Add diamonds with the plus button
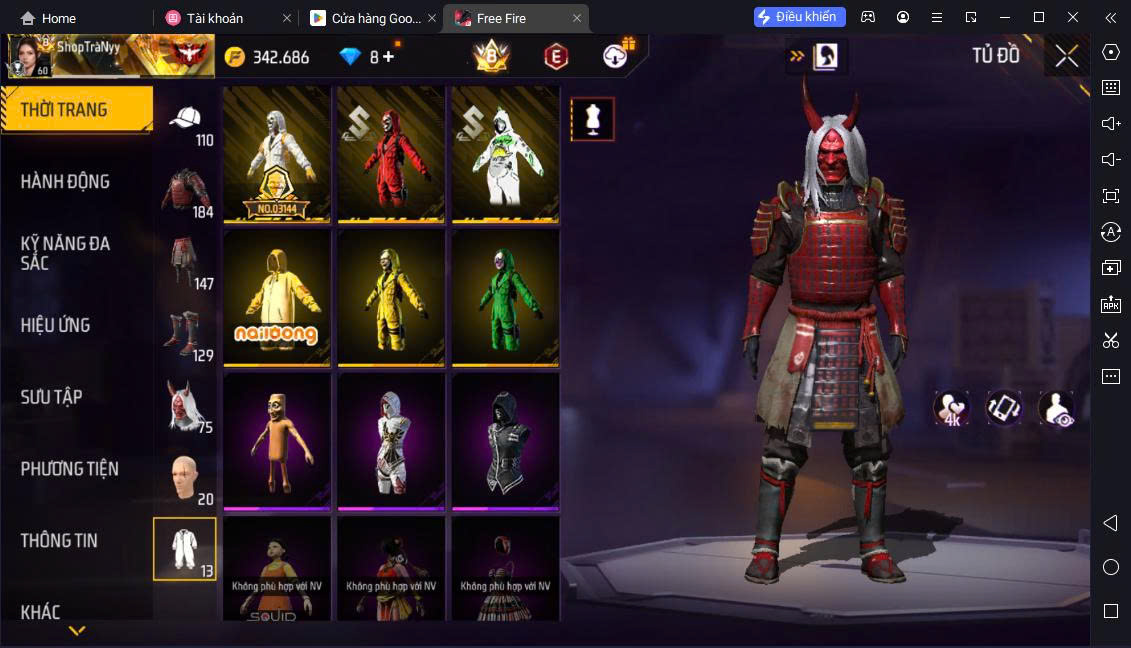 click(388, 57)
